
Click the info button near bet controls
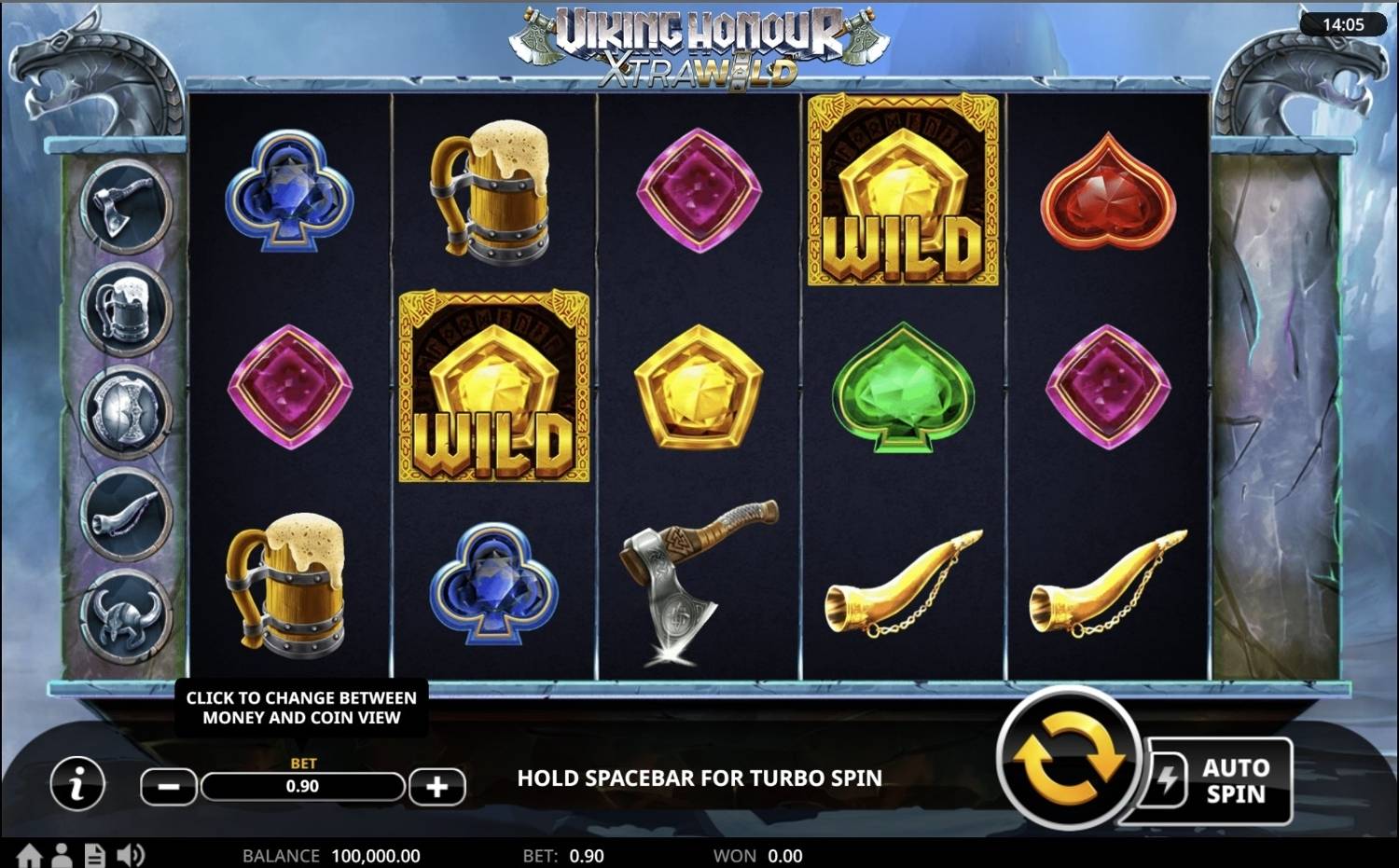click(x=77, y=784)
